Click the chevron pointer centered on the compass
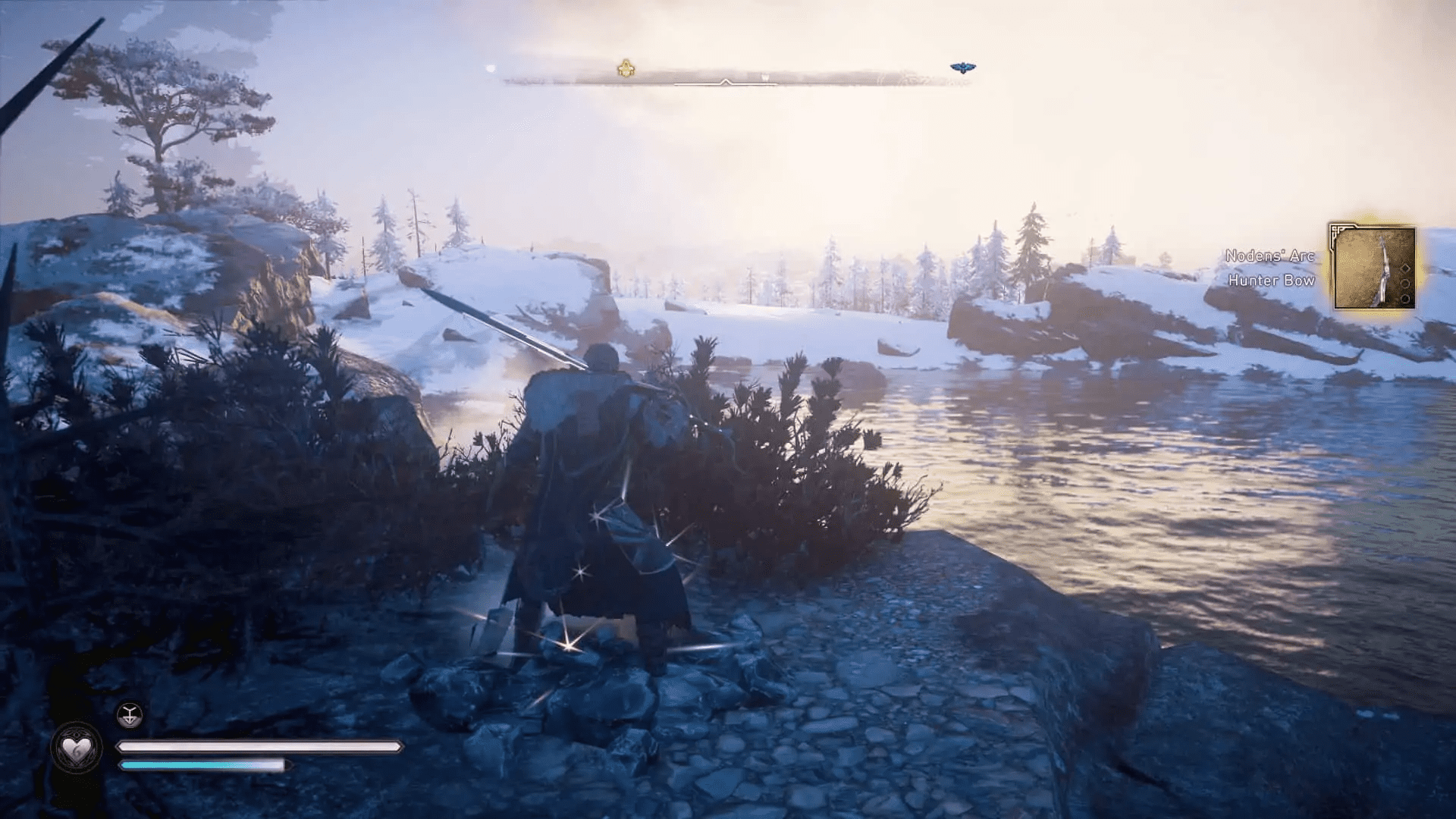1456x819 pixels. [725, 82]
